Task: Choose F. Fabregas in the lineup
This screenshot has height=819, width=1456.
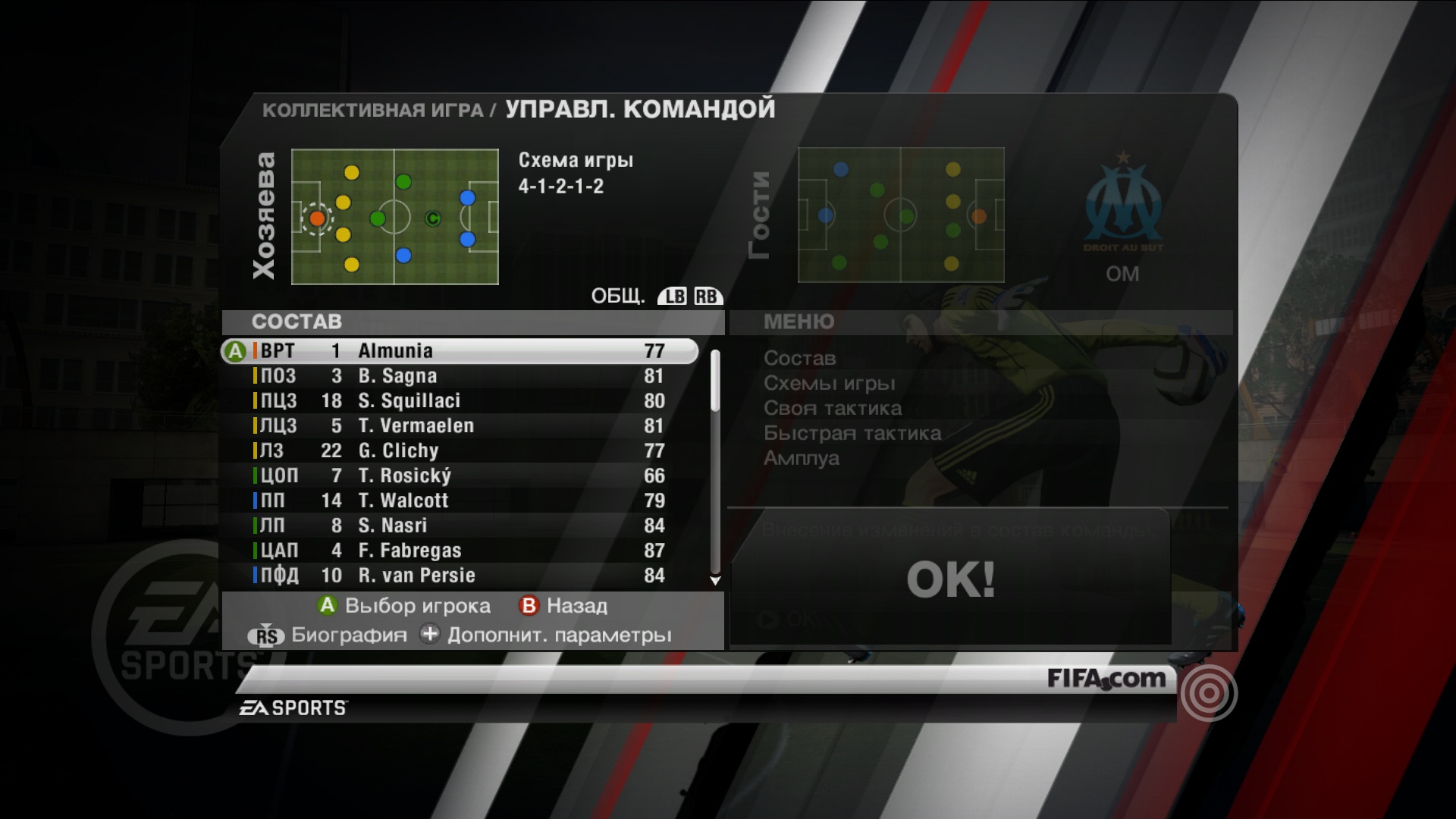Action: 459,551
